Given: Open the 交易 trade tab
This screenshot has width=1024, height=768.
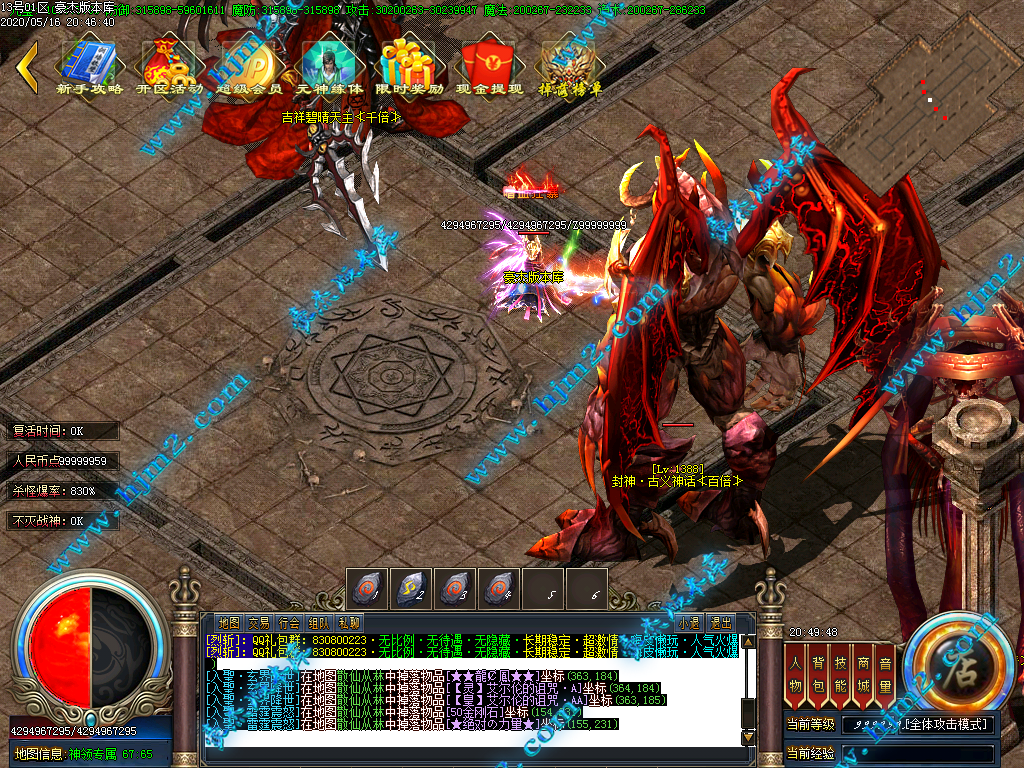Looking at the screenshot, I should tap(259, 622).
